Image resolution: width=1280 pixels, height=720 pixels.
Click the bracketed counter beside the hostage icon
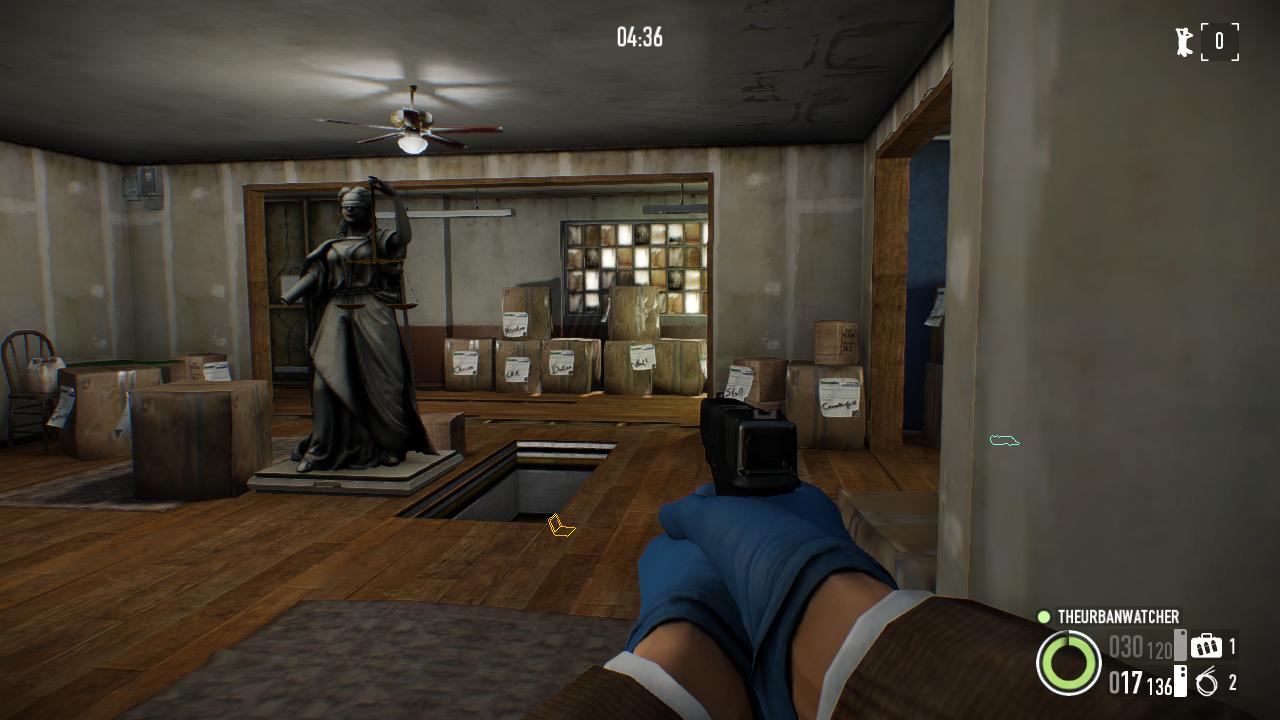click(x=1218, y=40)
